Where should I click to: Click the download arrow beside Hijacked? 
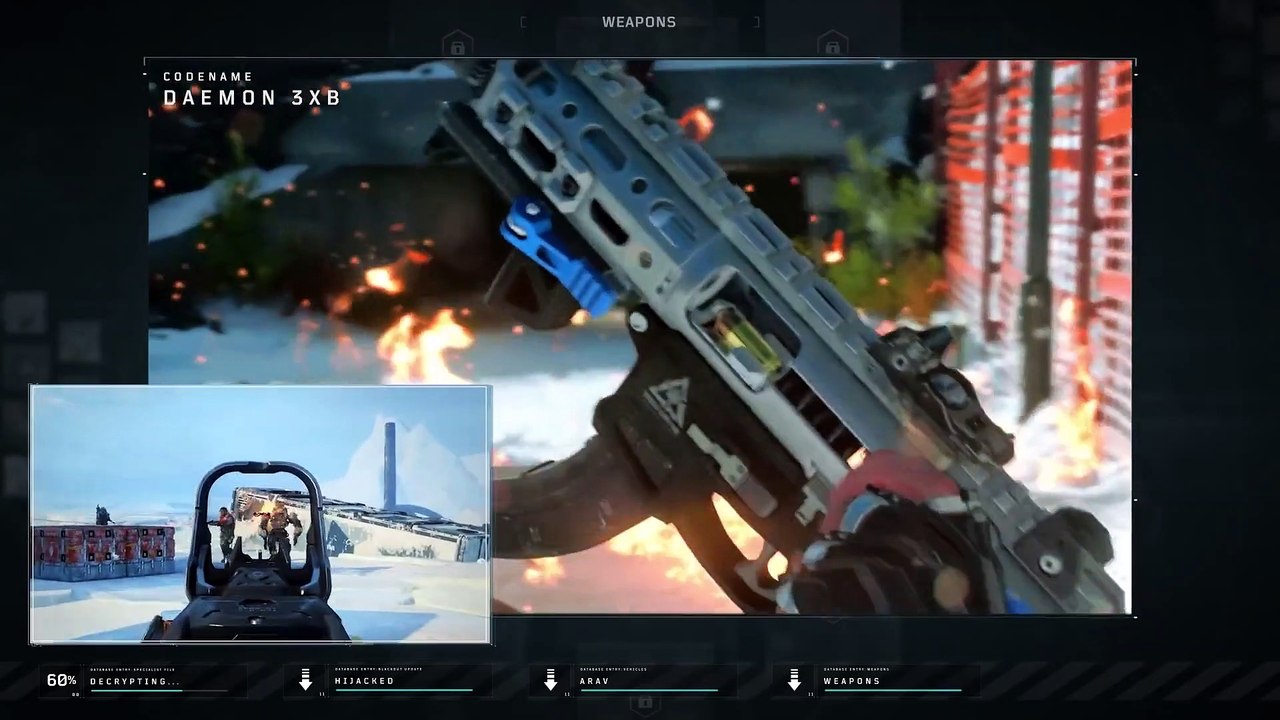(x=306, y=681)
